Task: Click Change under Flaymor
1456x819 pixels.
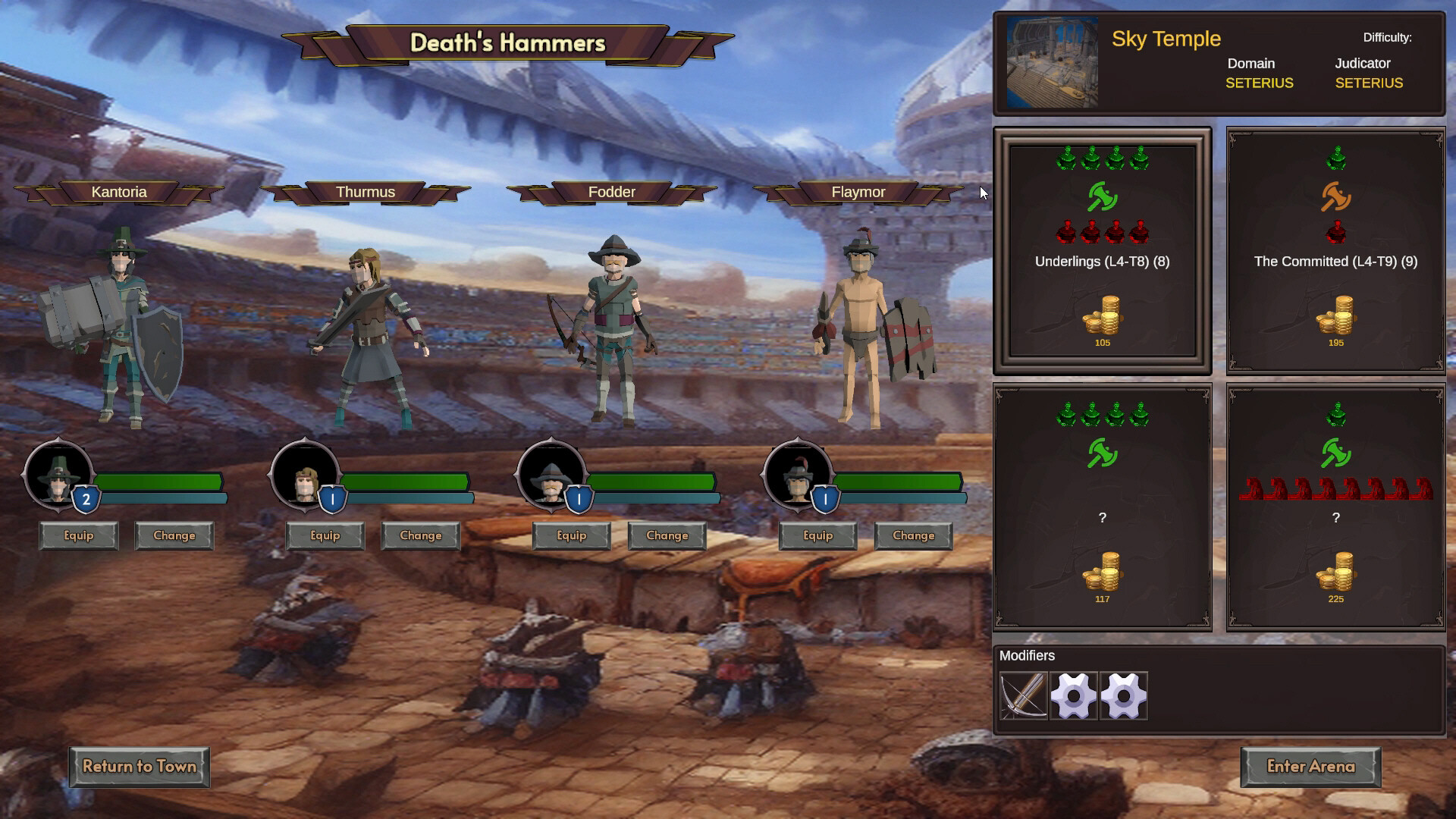Action: (913, 535)
